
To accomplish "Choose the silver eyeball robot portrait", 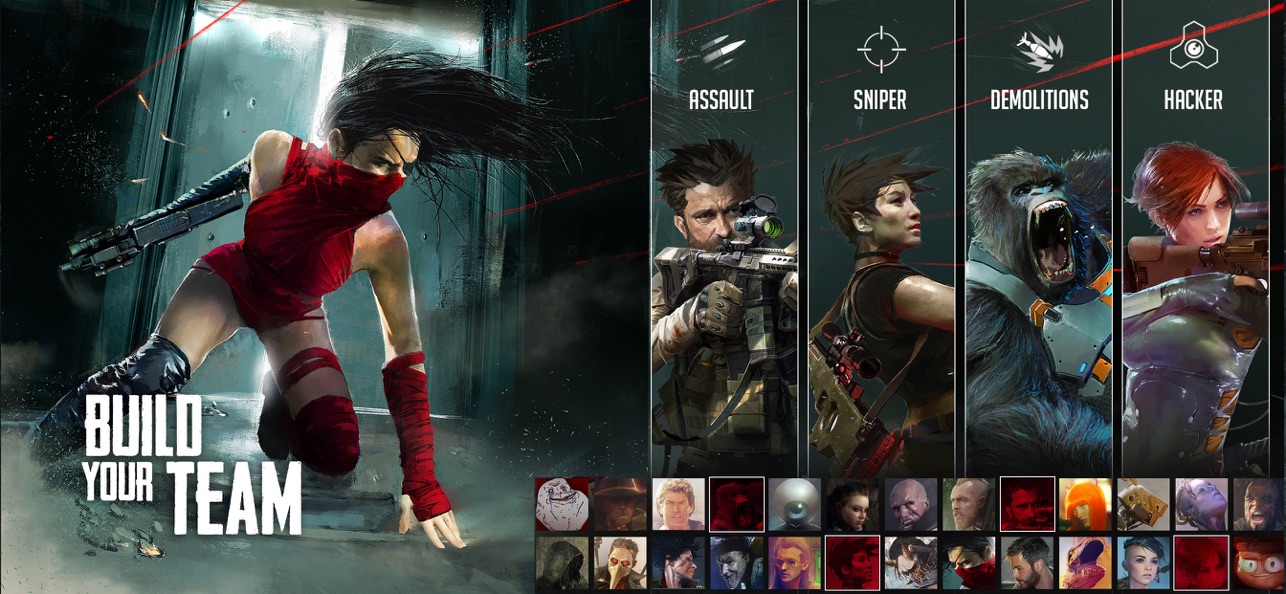I will [795, 504].
